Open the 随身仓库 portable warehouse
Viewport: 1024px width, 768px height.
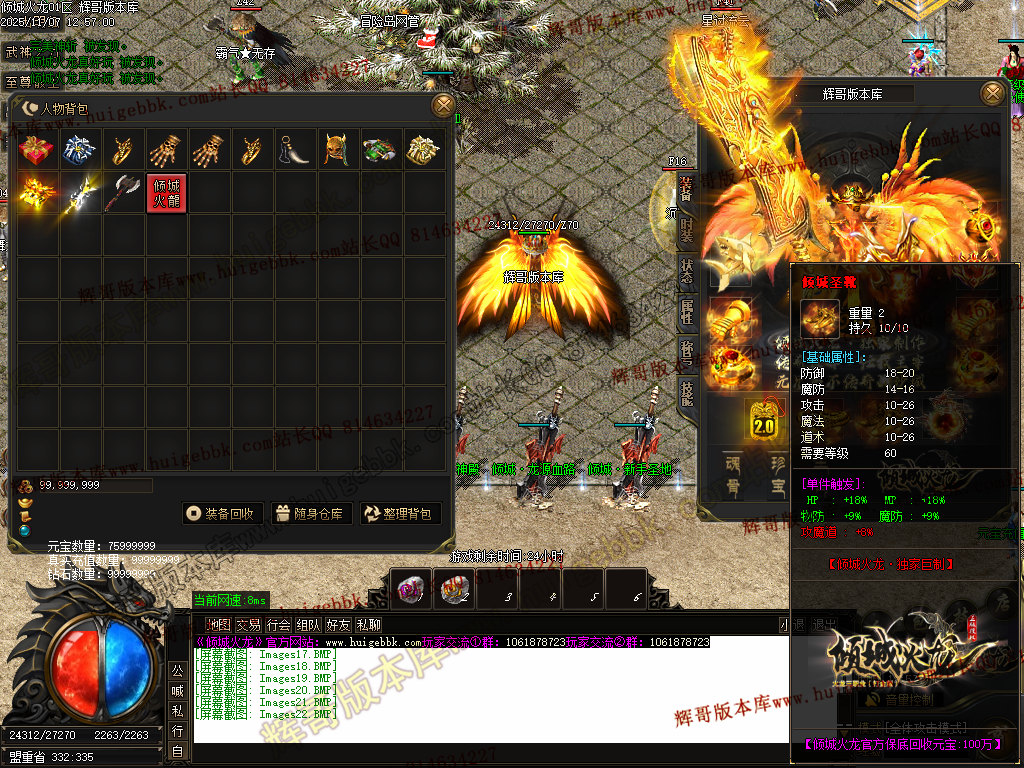coord(310,514)
